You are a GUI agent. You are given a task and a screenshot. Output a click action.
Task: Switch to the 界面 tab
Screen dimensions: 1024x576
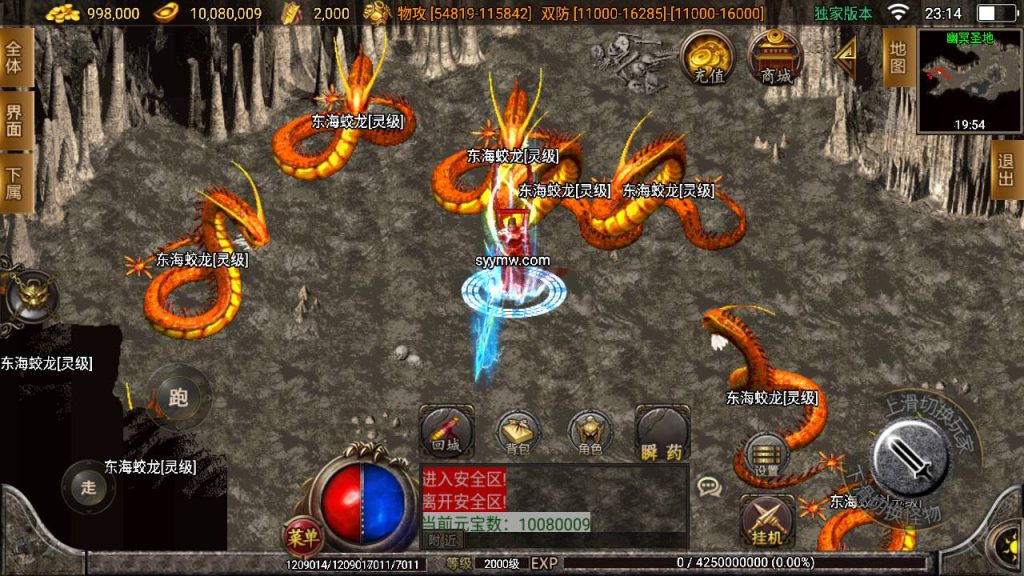tap(15, 121)
